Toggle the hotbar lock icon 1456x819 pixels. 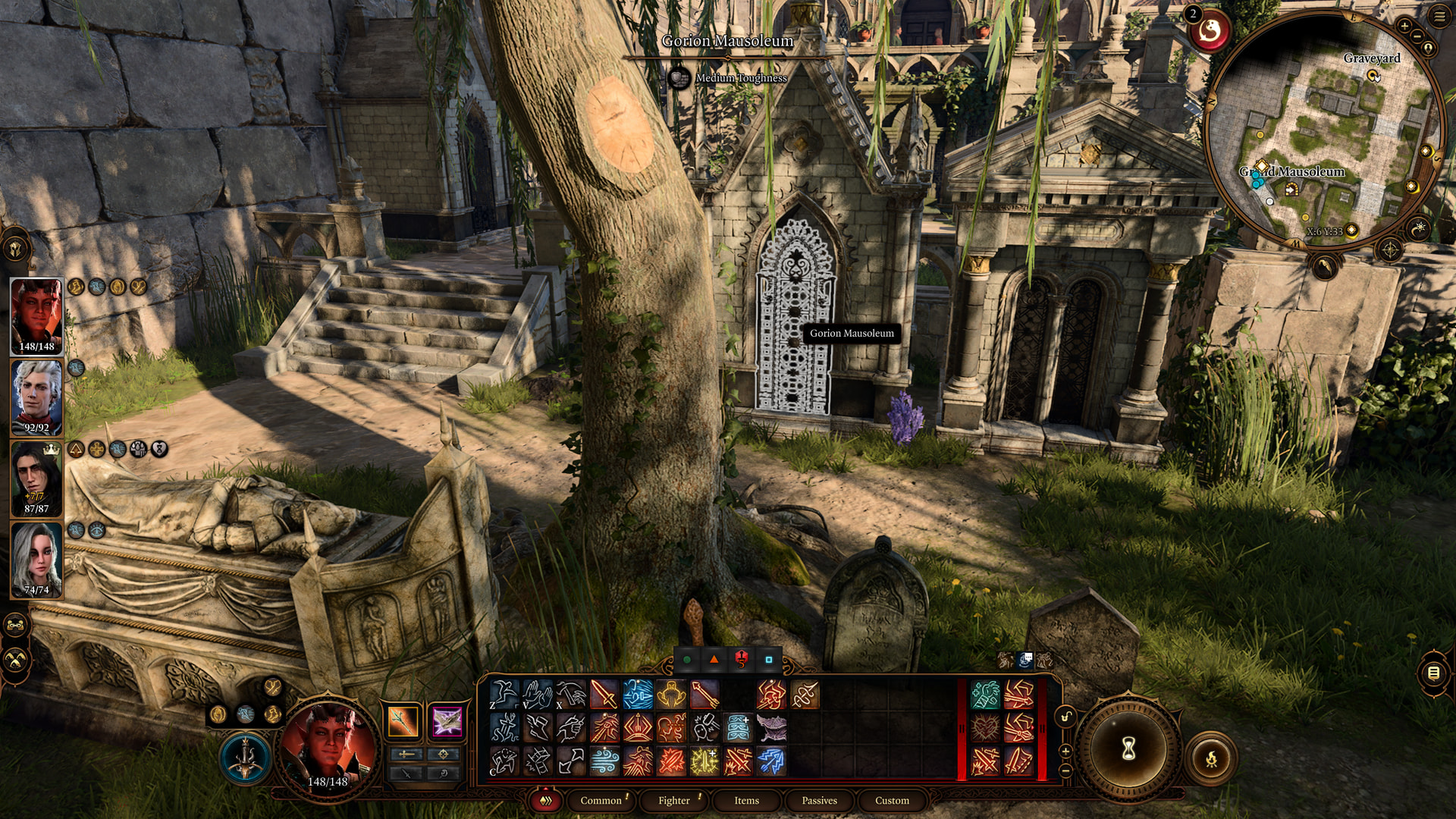click(x=1065, y=717)
